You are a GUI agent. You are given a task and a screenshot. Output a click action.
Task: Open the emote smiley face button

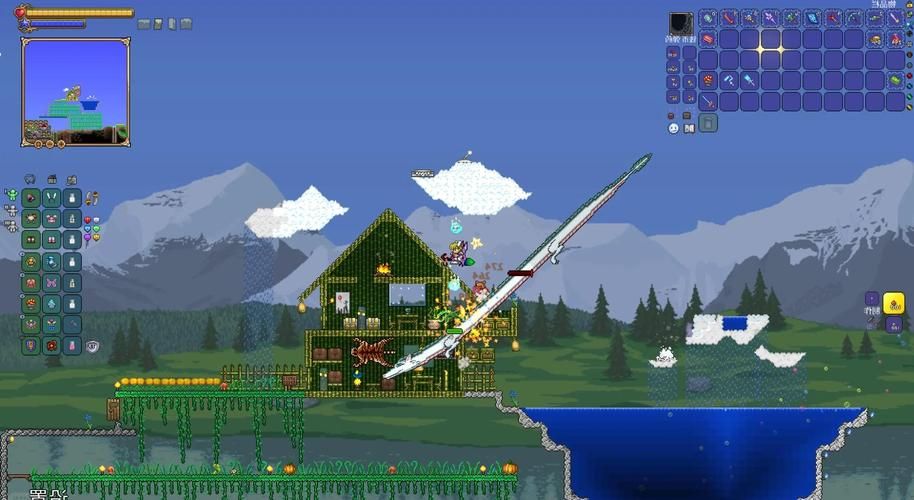click(x=673, y=127)
